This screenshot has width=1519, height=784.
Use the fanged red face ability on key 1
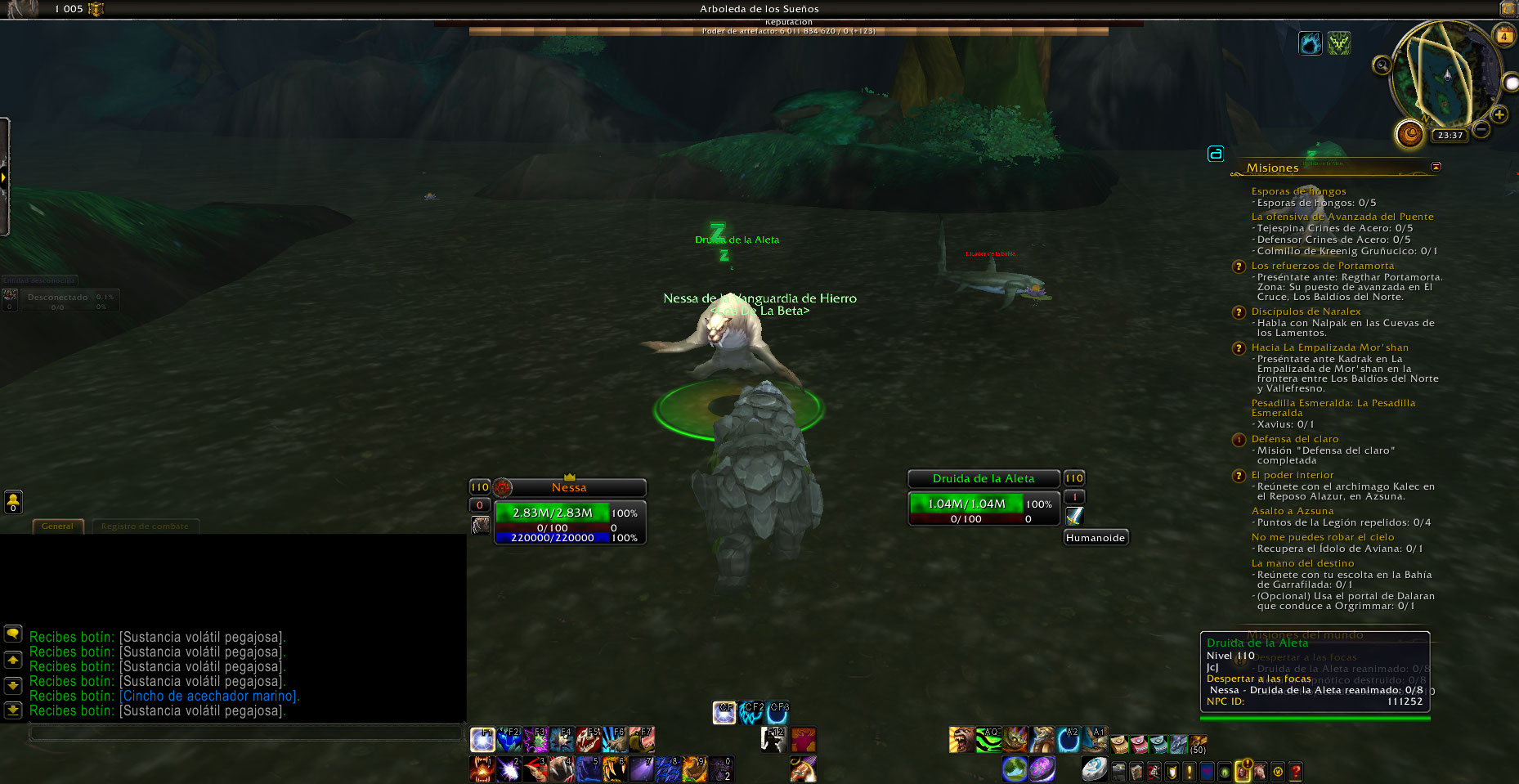pos(482,769)
